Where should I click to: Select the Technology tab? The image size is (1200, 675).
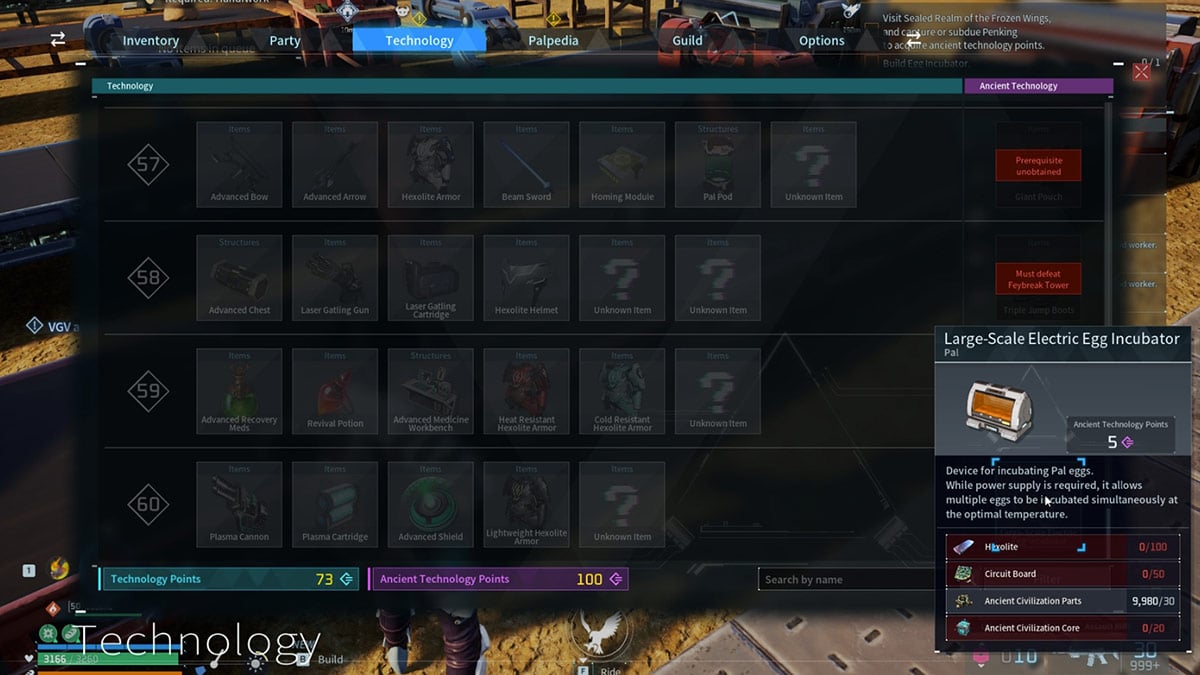(x=419, y=41)
